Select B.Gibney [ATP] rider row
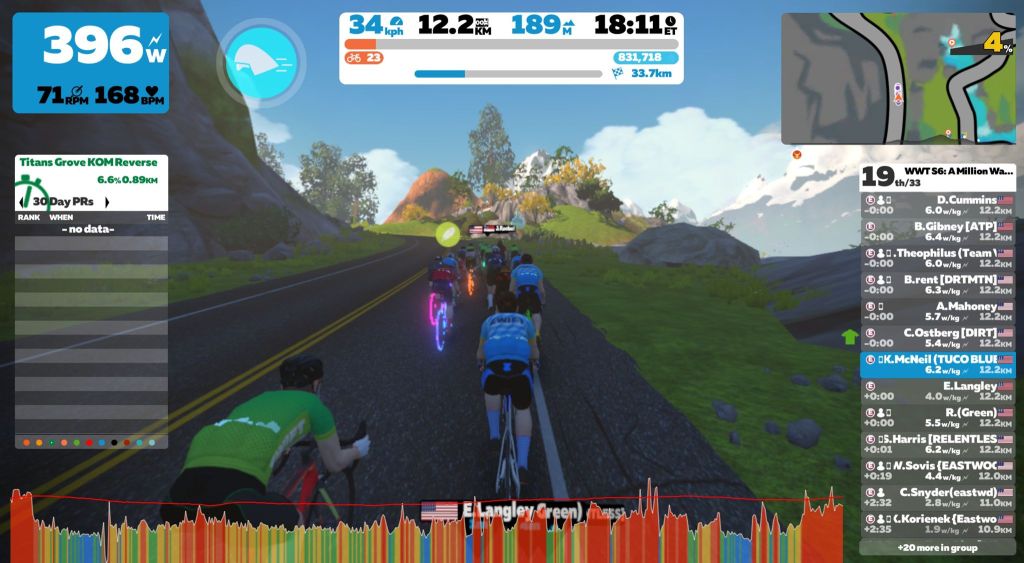The width and height of the screenshot is (1024, 563). [938, 231]
